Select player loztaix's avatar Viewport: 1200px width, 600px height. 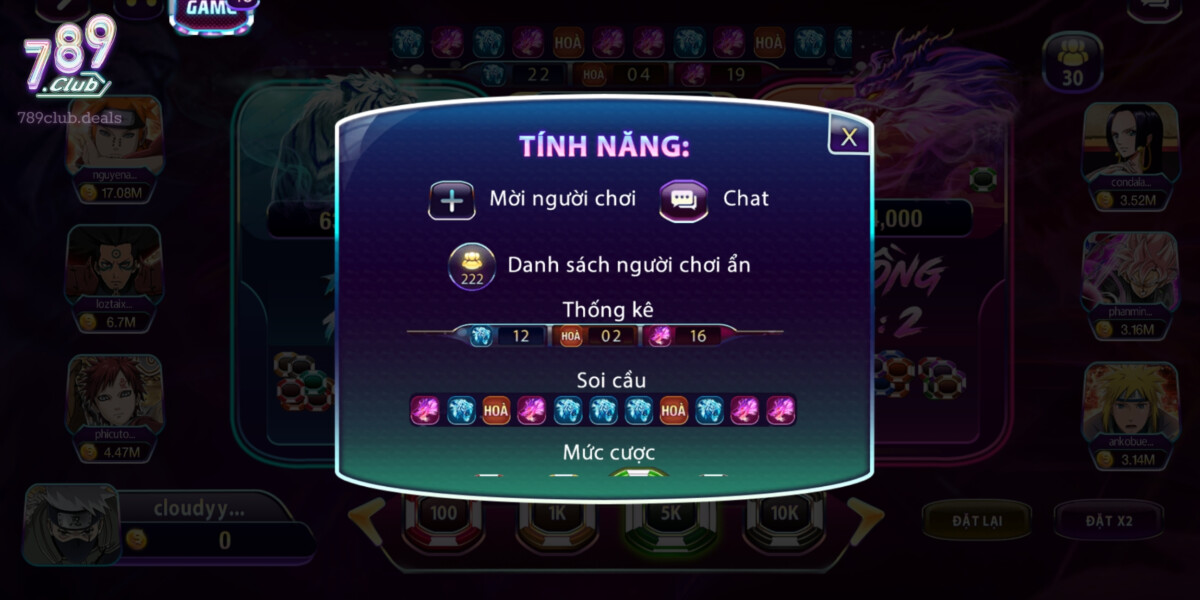113,265
